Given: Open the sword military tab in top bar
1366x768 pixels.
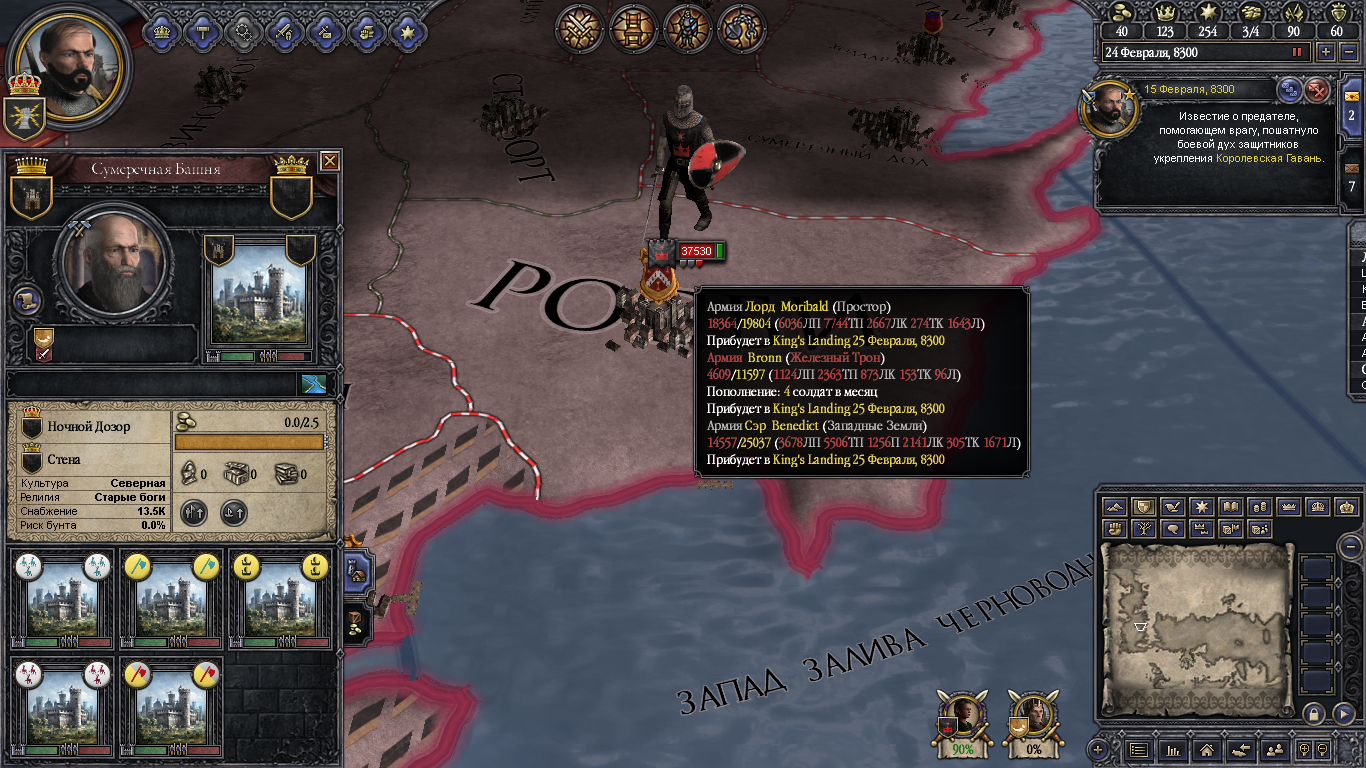Looking at the screenshot, I should coord(284,31).
